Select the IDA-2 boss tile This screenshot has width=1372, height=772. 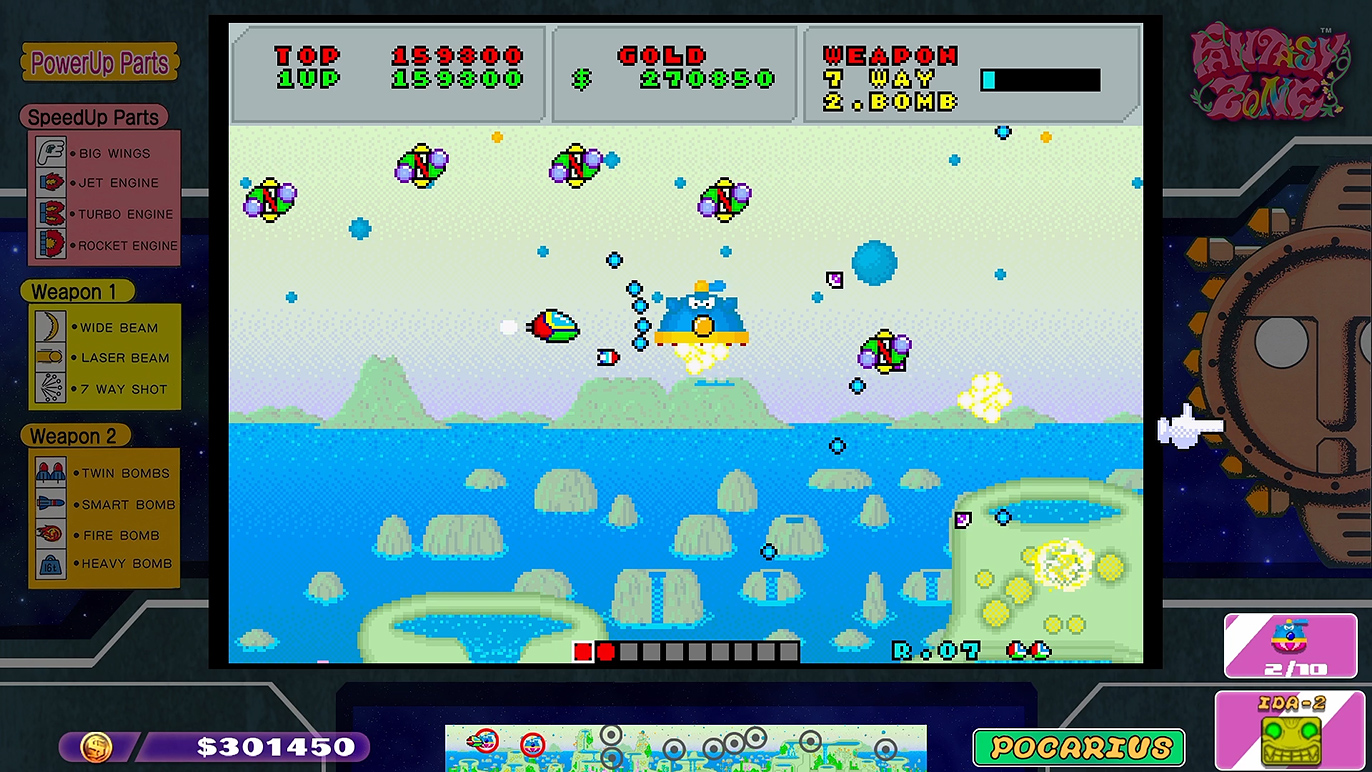pyautogui.click(x=1290, y=731)
